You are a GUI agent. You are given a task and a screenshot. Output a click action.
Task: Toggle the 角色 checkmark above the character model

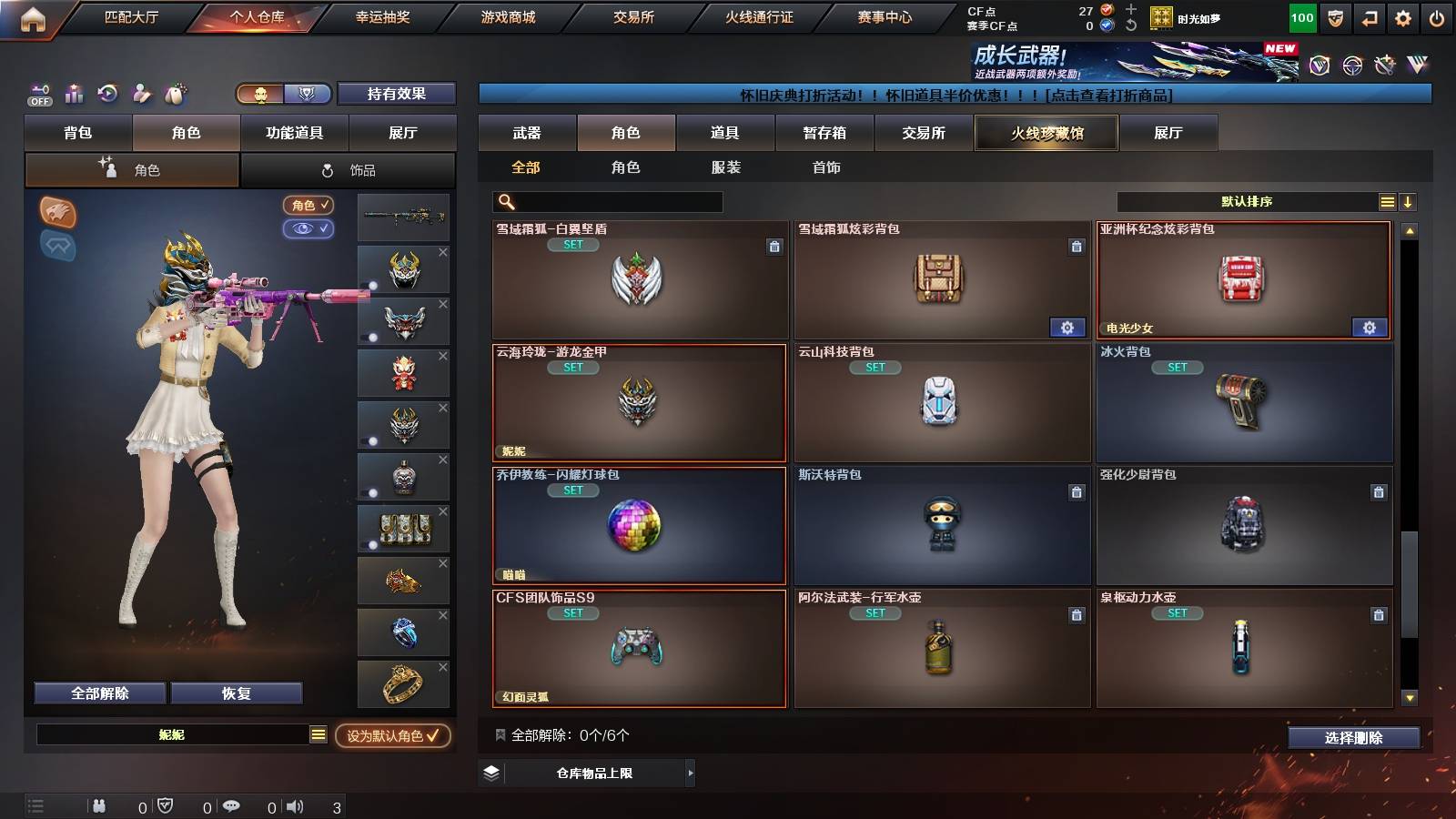point(308,206)
